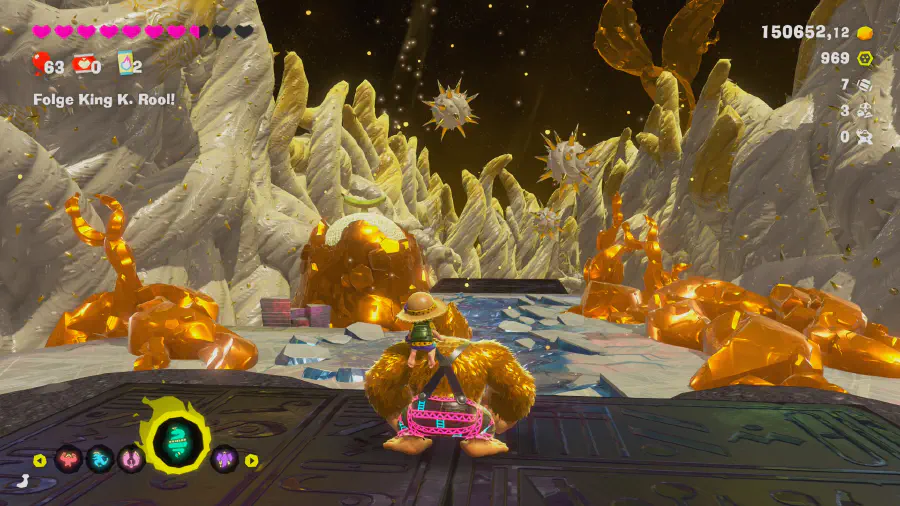
Task: Switch to the pink Ostrich Bananza icon
Action: pos(132,459)
